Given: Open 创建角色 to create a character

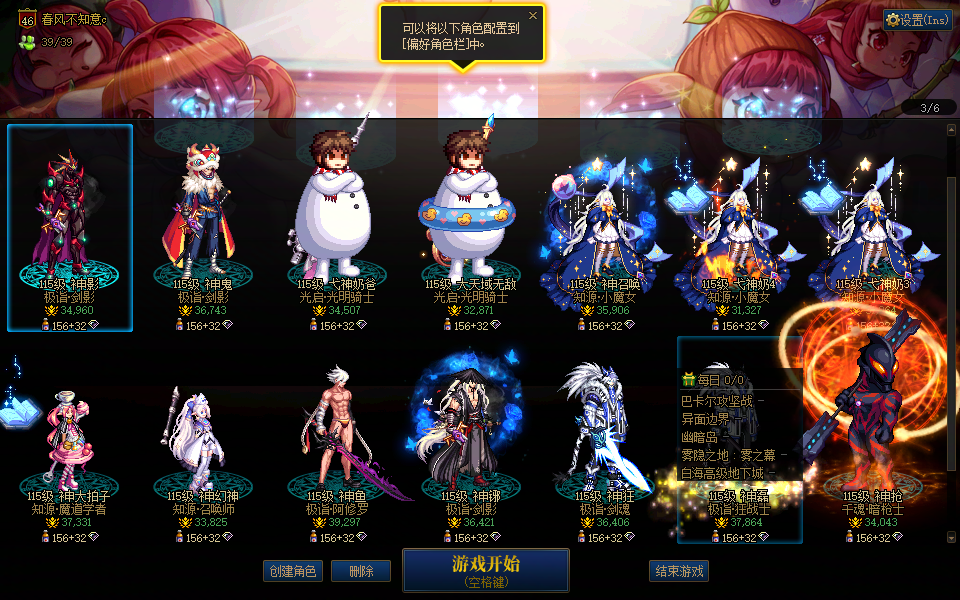Looking at the screenshot, I should [293, 571].
